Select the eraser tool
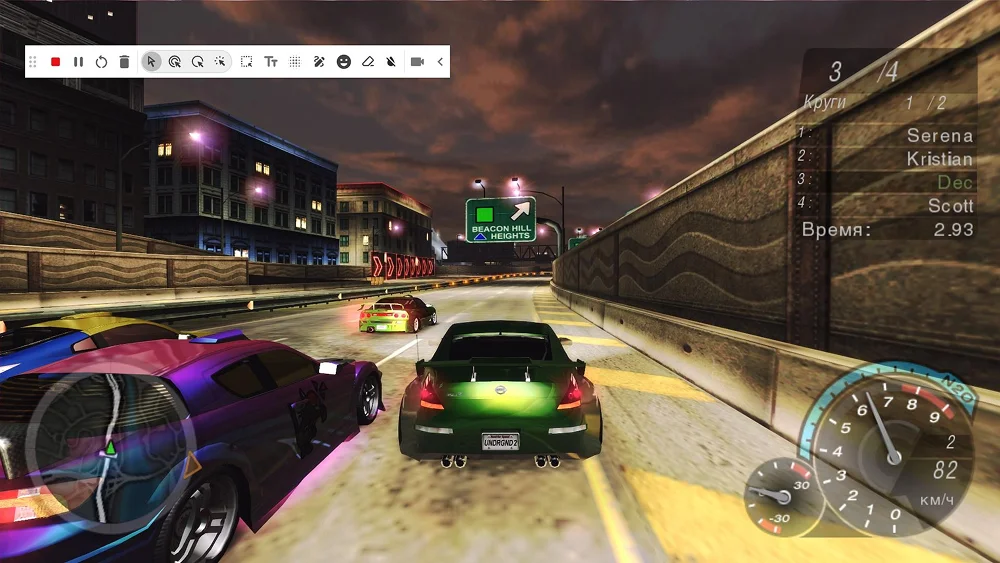 367,62
